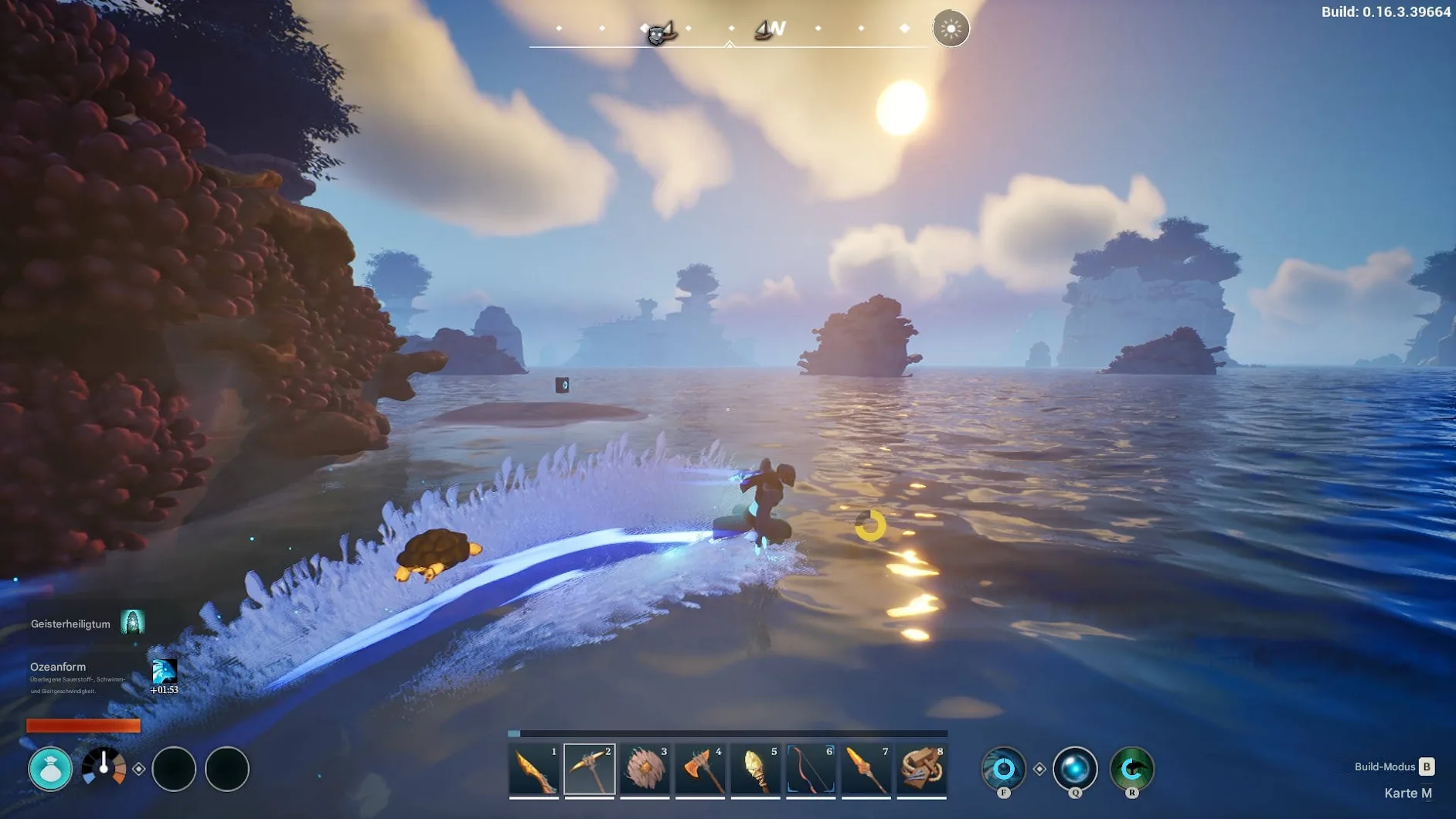This screenshot has height=819, width=1456.
Task: Select the curved blade in hotbar slot 1
Action: coord(534,770)
